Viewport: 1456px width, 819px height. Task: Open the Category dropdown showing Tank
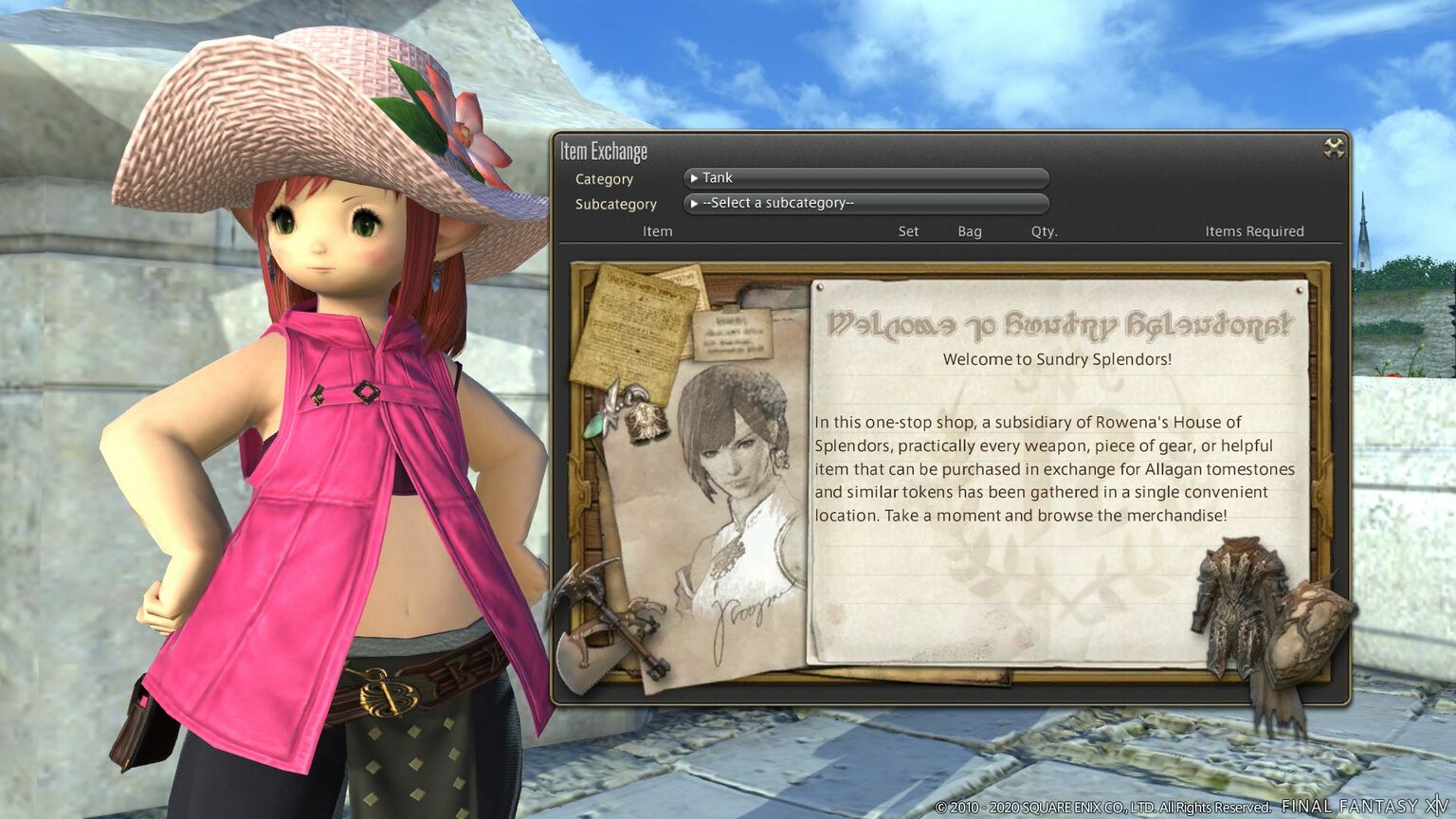pyautogui.click(x=864, y=178)
